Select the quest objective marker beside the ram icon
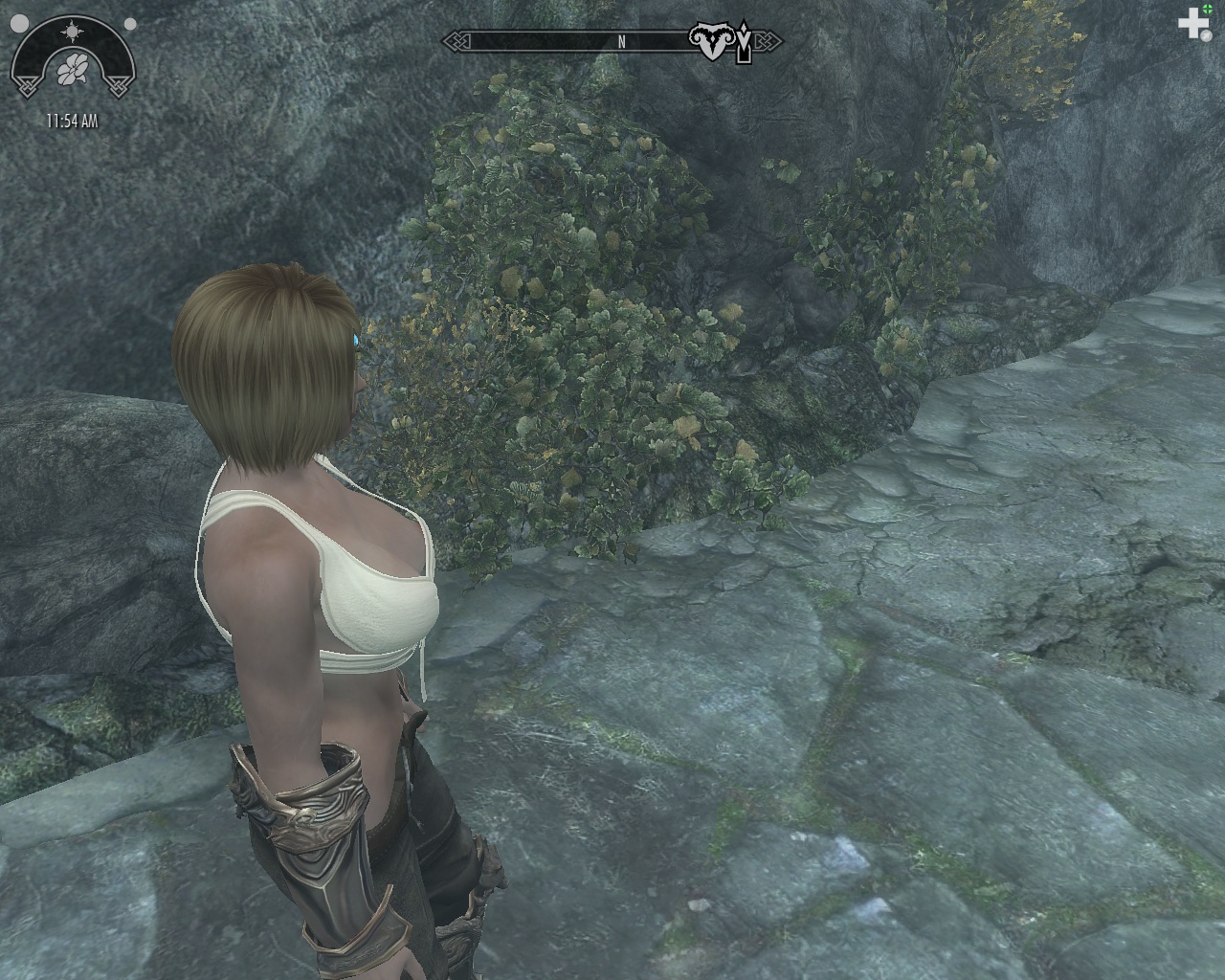 743,40
